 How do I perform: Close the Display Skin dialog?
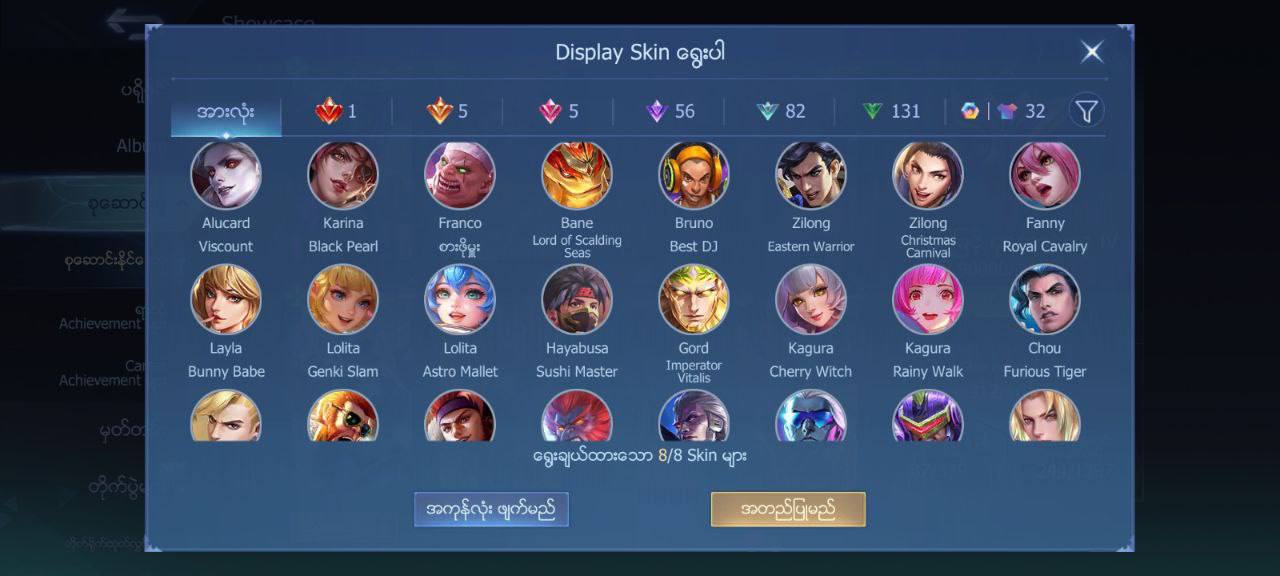pyautogui.click(x=1092, y=52)
